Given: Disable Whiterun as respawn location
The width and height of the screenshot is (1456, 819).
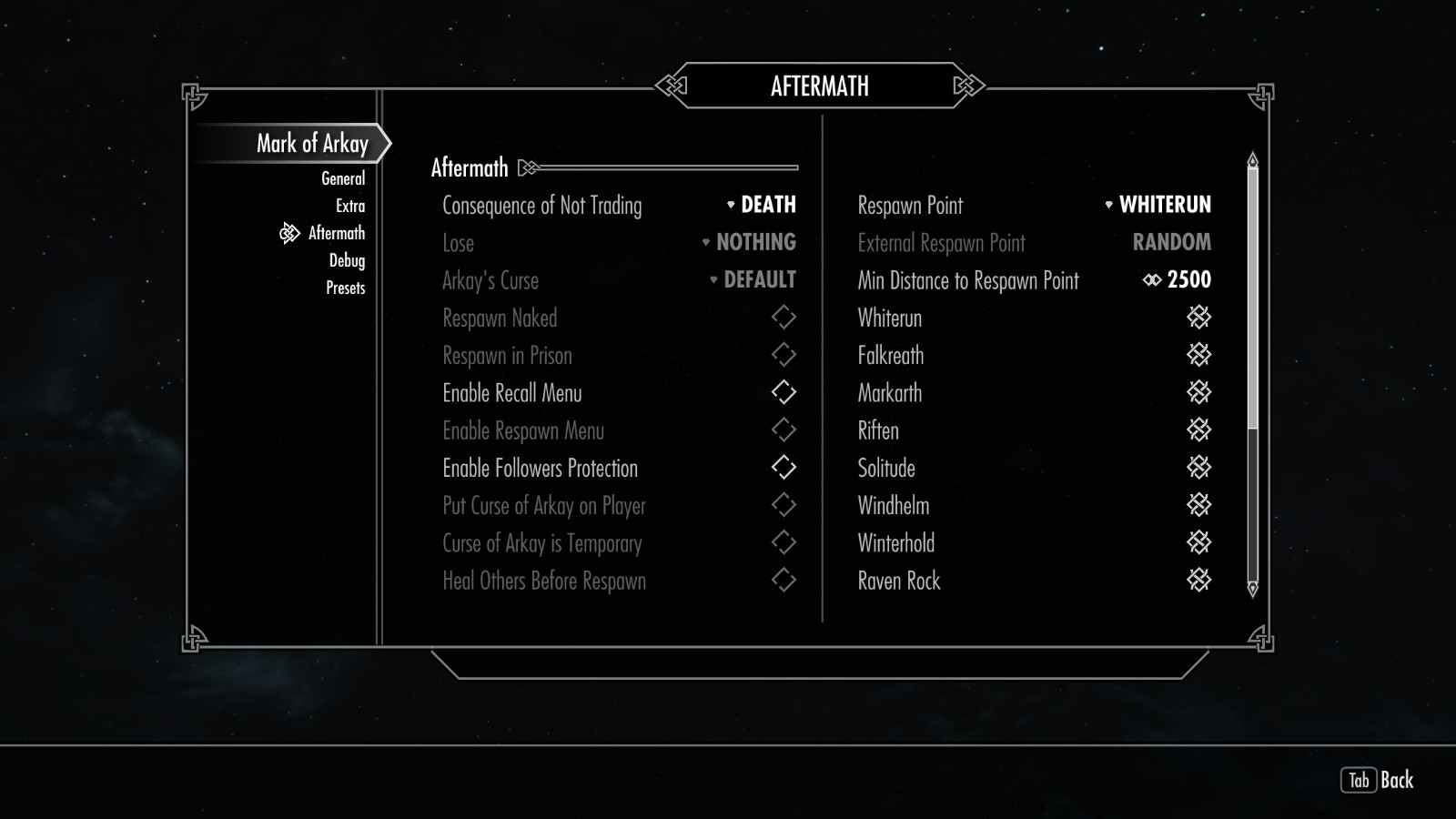Looking at the screenshot, I should click(x=1198, y=318).
